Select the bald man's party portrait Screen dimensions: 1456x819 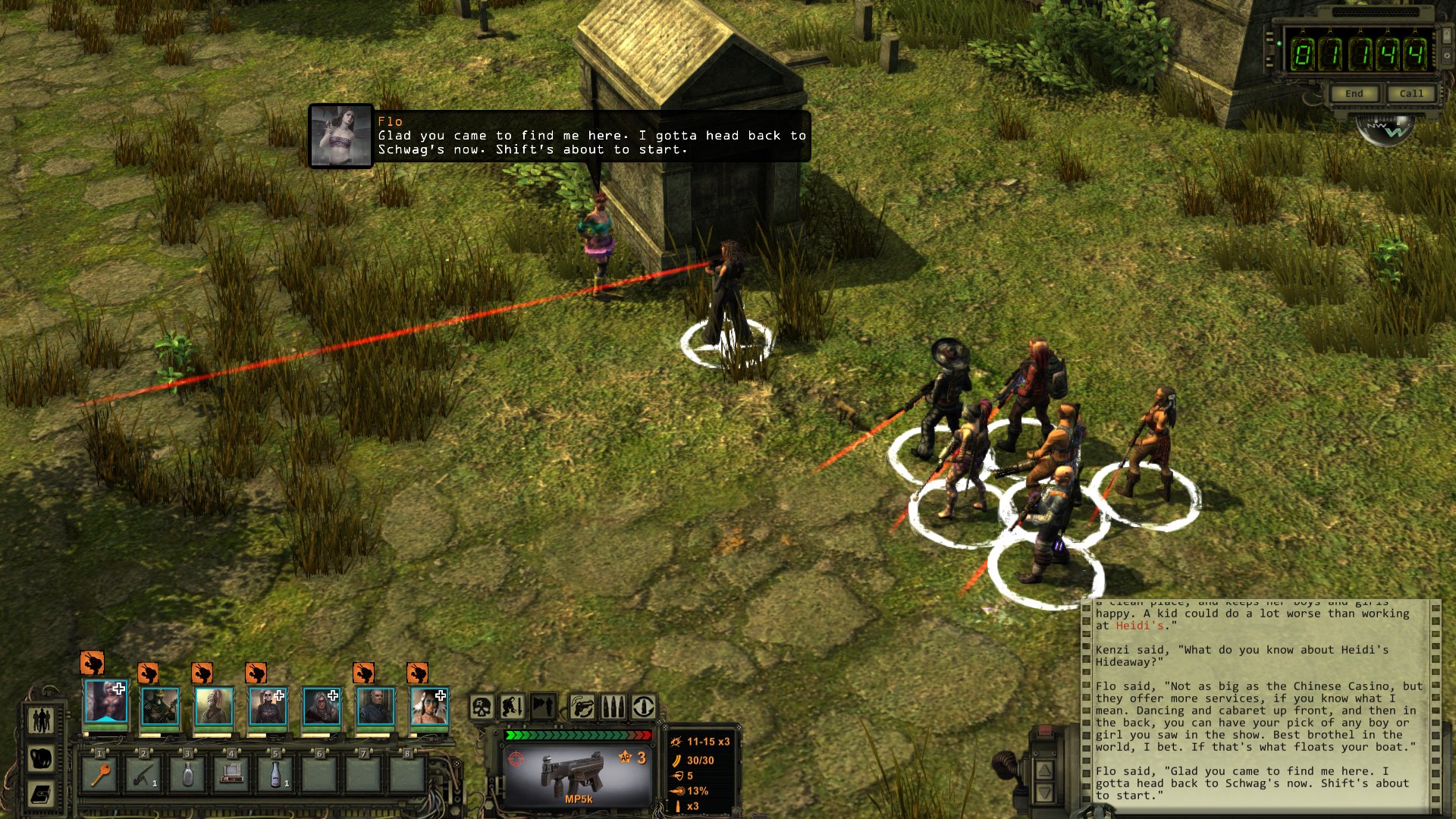[375, 705]
